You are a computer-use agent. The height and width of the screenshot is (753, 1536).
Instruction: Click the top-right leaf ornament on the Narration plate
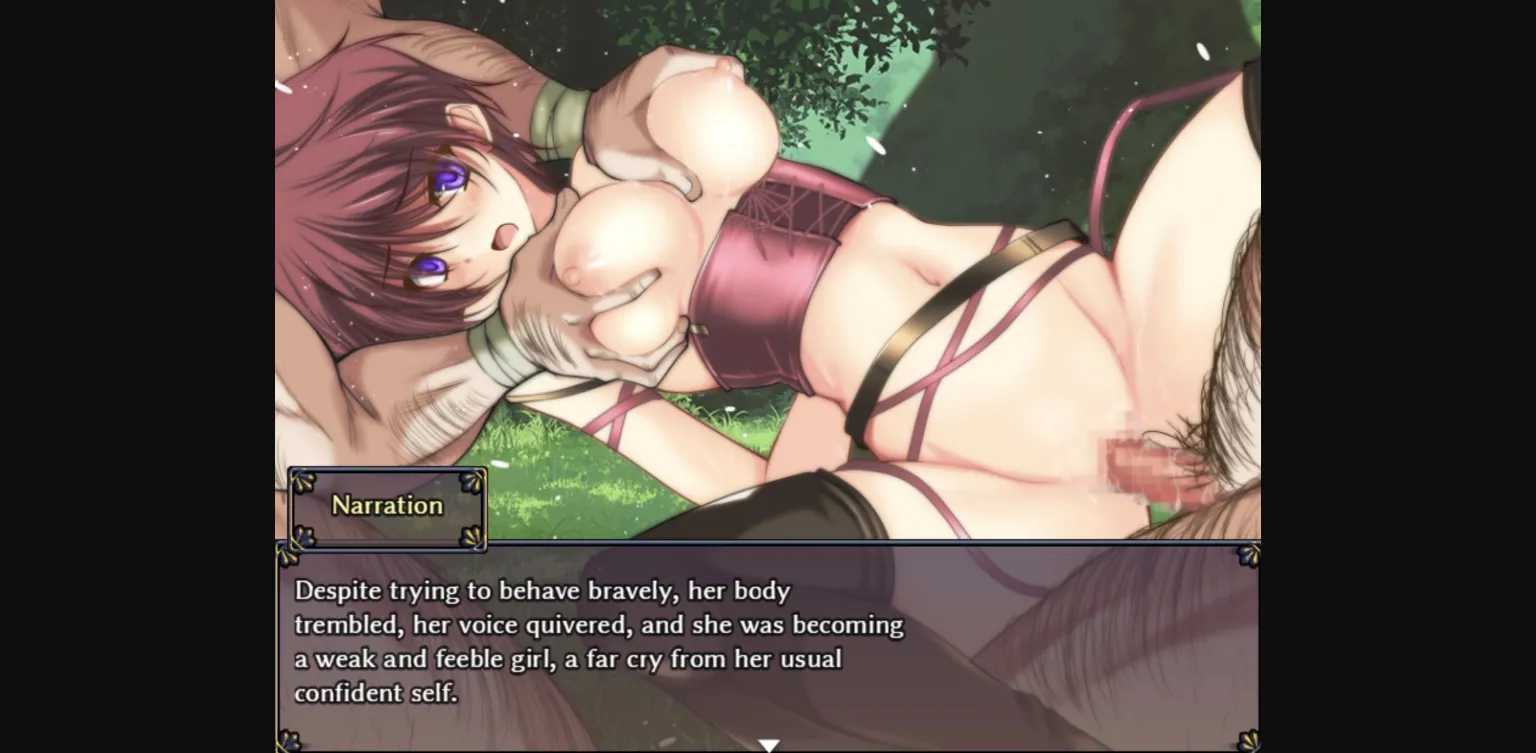(470, 481)
